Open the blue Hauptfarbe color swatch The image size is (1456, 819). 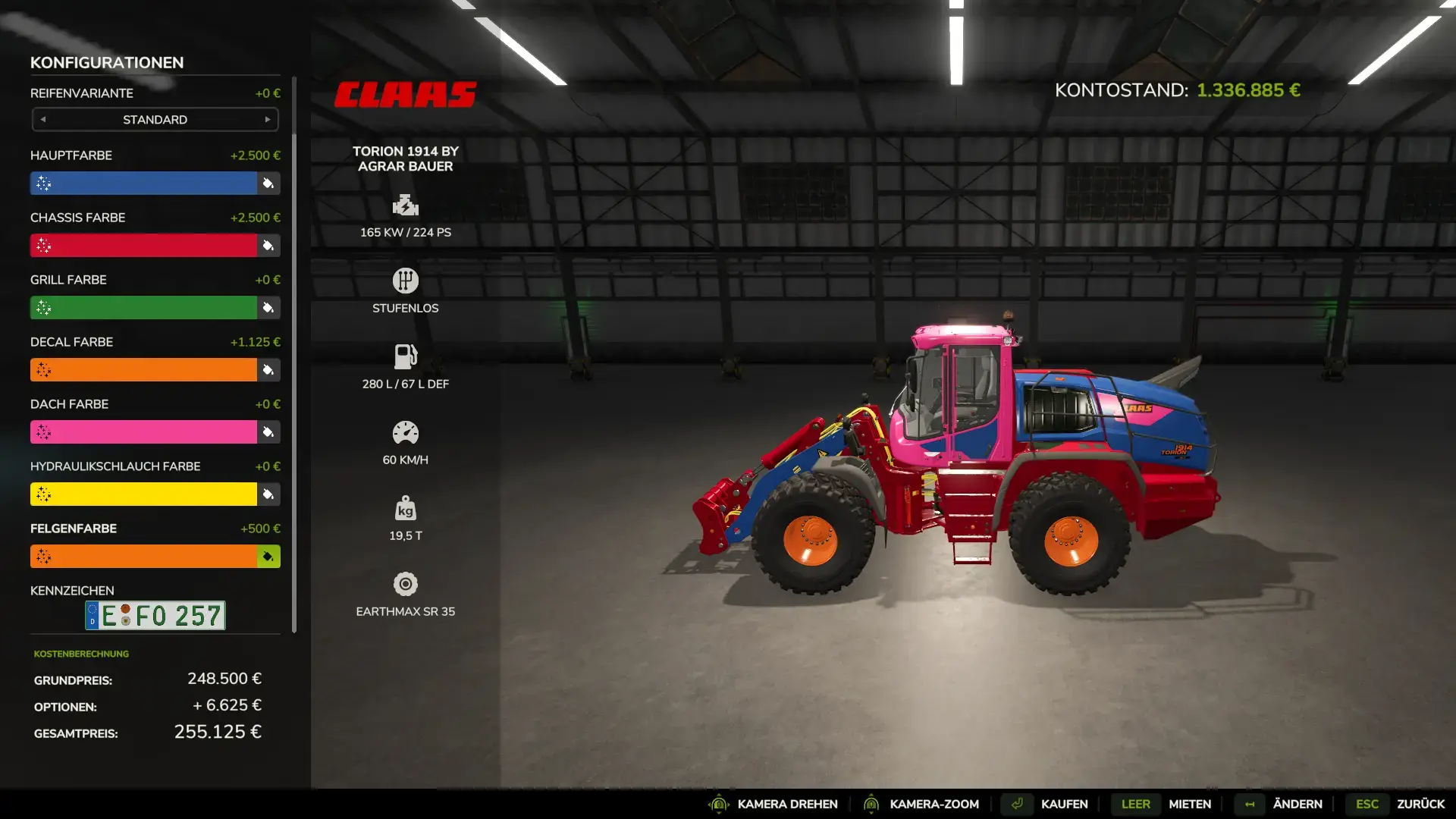143,184
